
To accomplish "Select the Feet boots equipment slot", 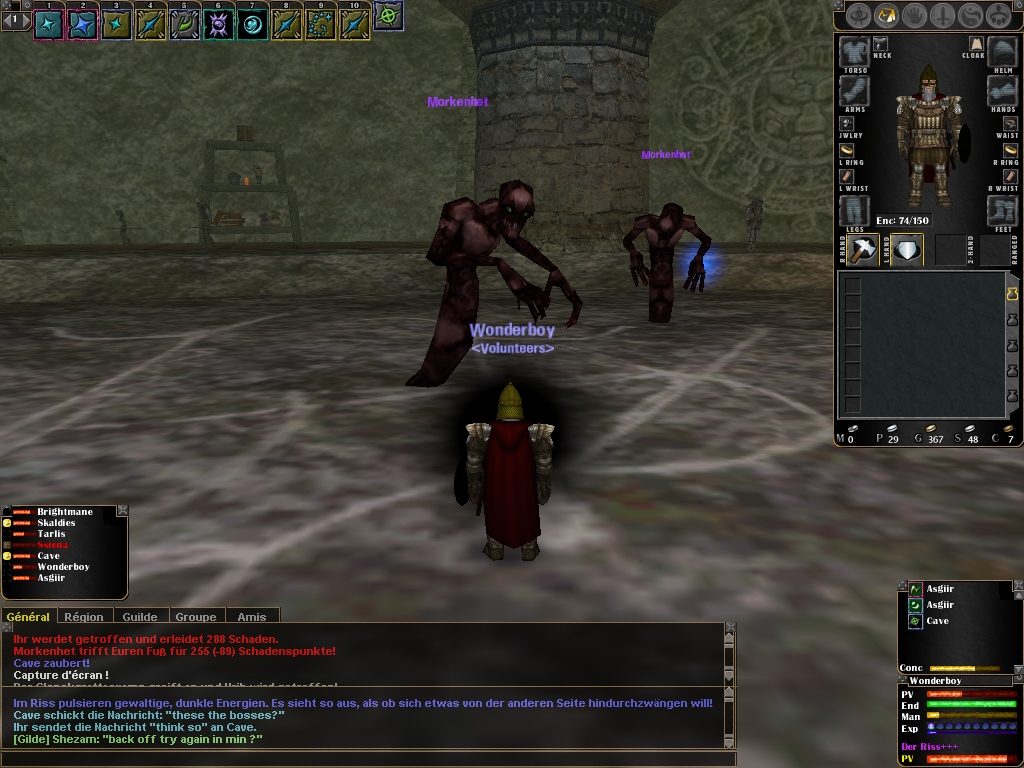I will point(1002,210).
